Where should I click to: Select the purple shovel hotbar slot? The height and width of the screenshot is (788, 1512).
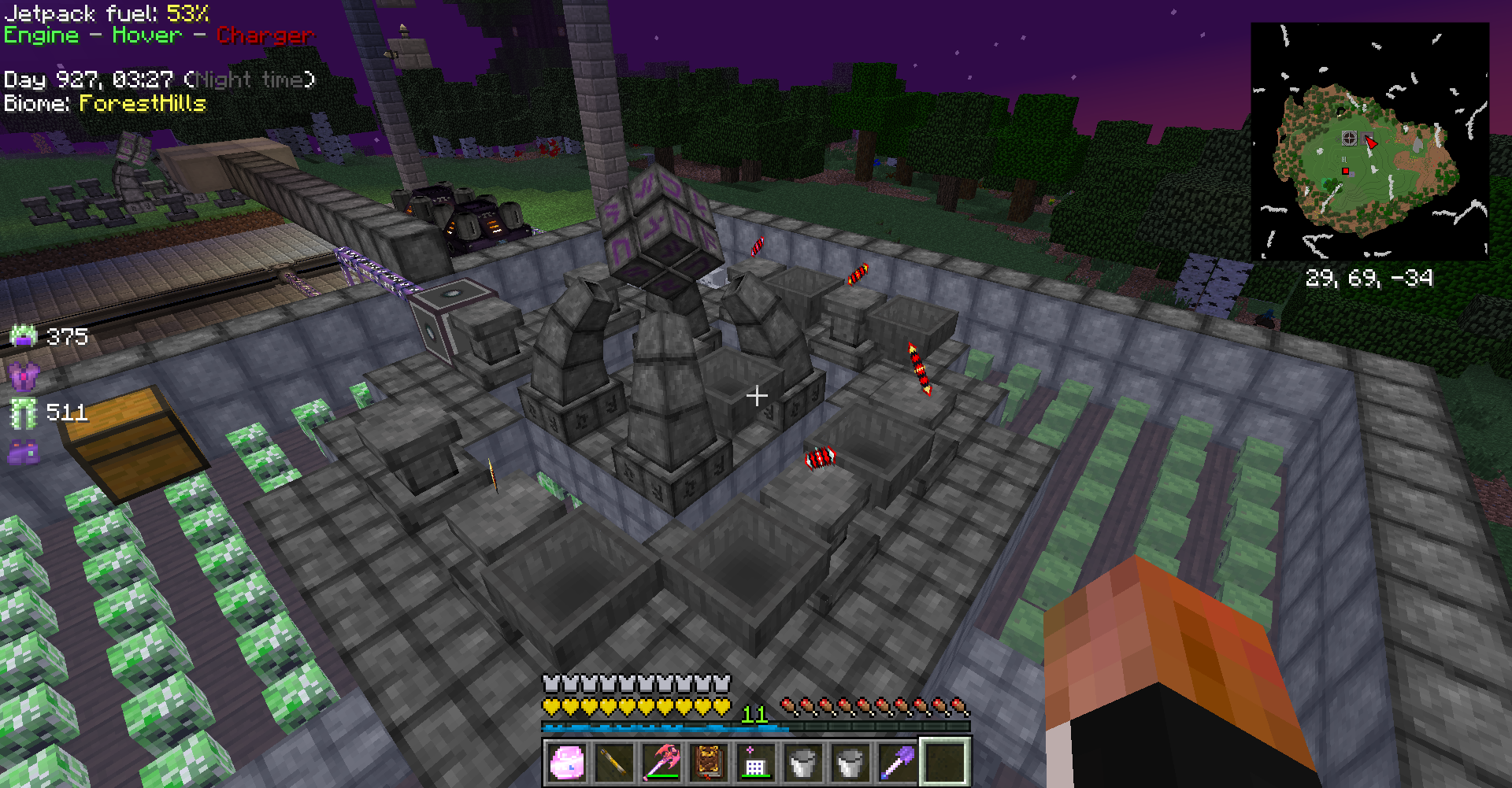[897, 762]
